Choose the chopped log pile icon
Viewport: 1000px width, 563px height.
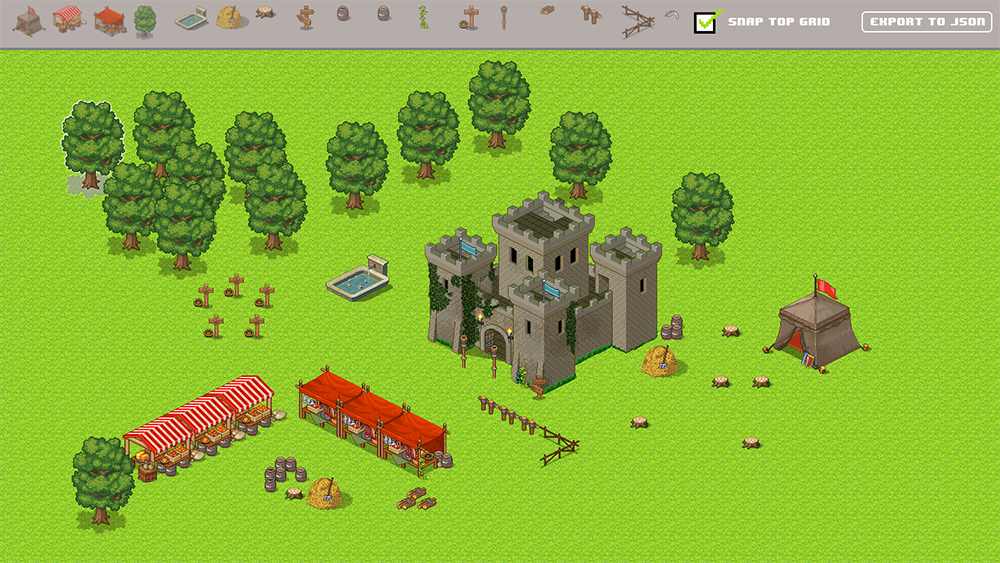pos(547,11)
